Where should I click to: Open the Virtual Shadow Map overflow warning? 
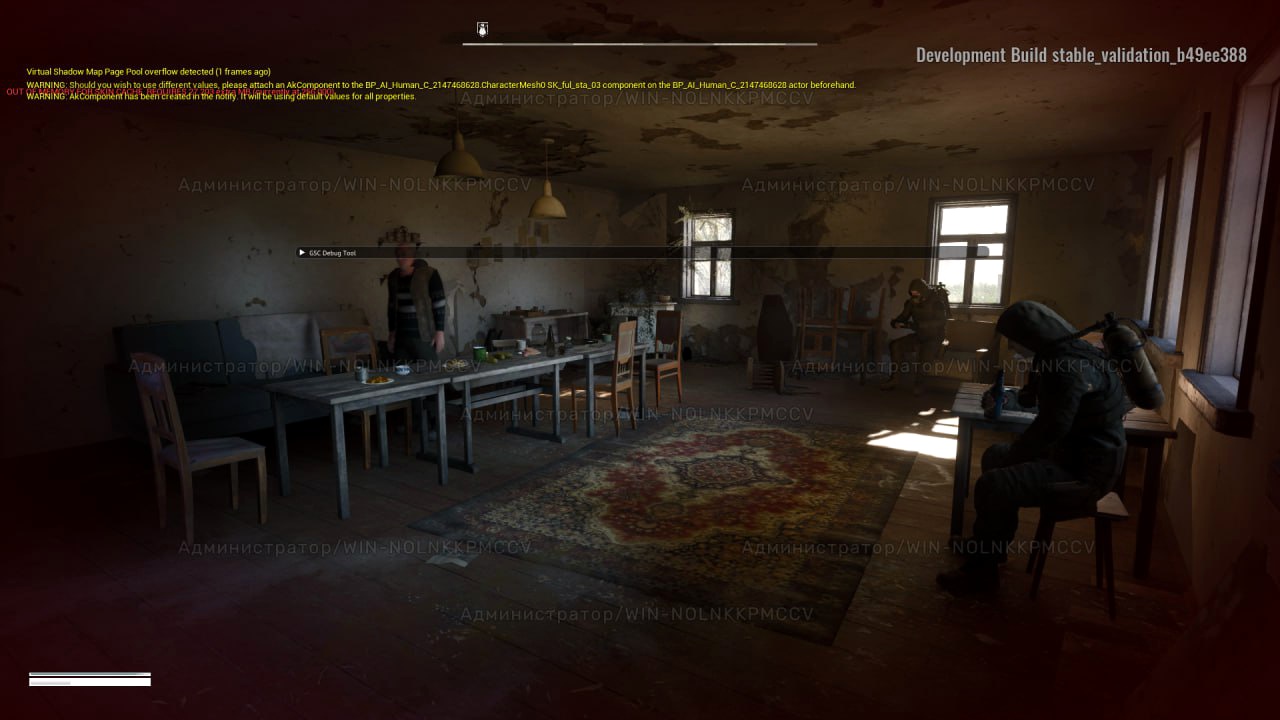[x=148, y=71]
